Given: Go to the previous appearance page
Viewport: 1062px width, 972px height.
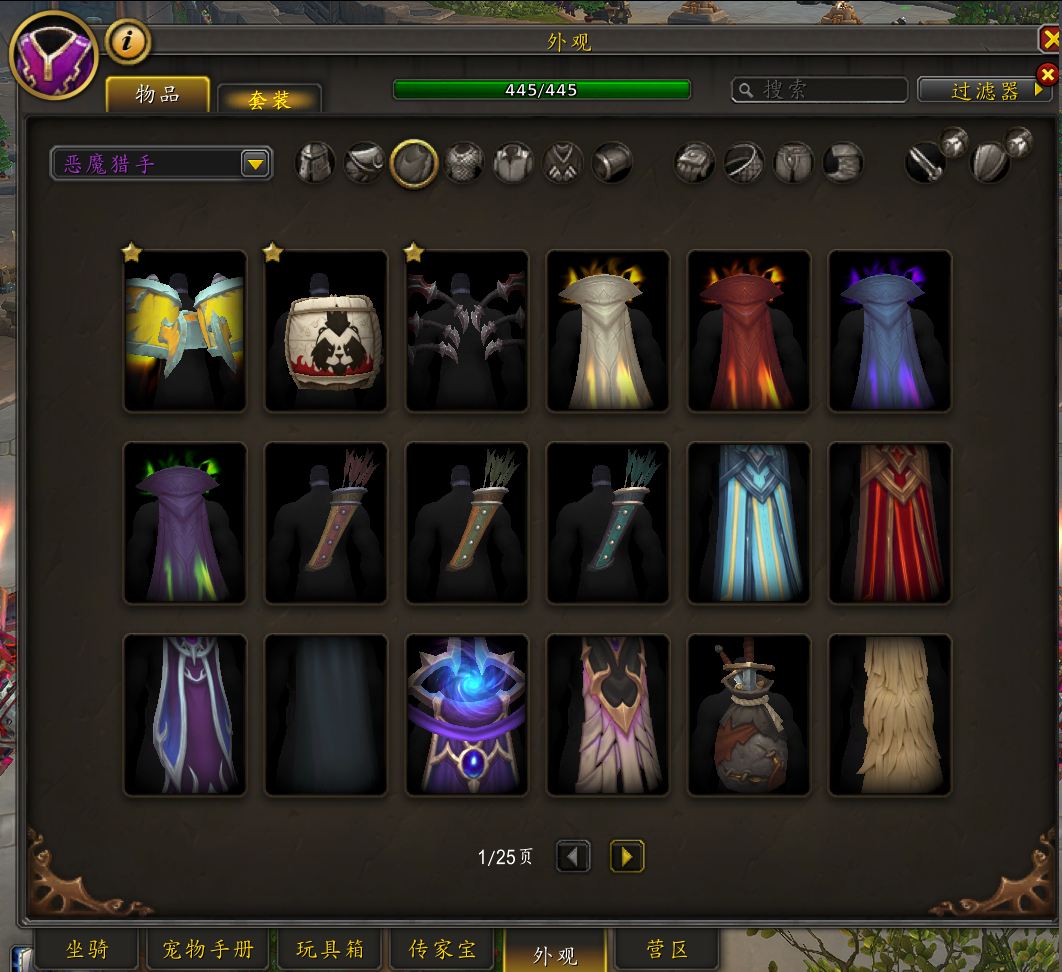Looking at the screenshot, I should [x=573, y=856].
